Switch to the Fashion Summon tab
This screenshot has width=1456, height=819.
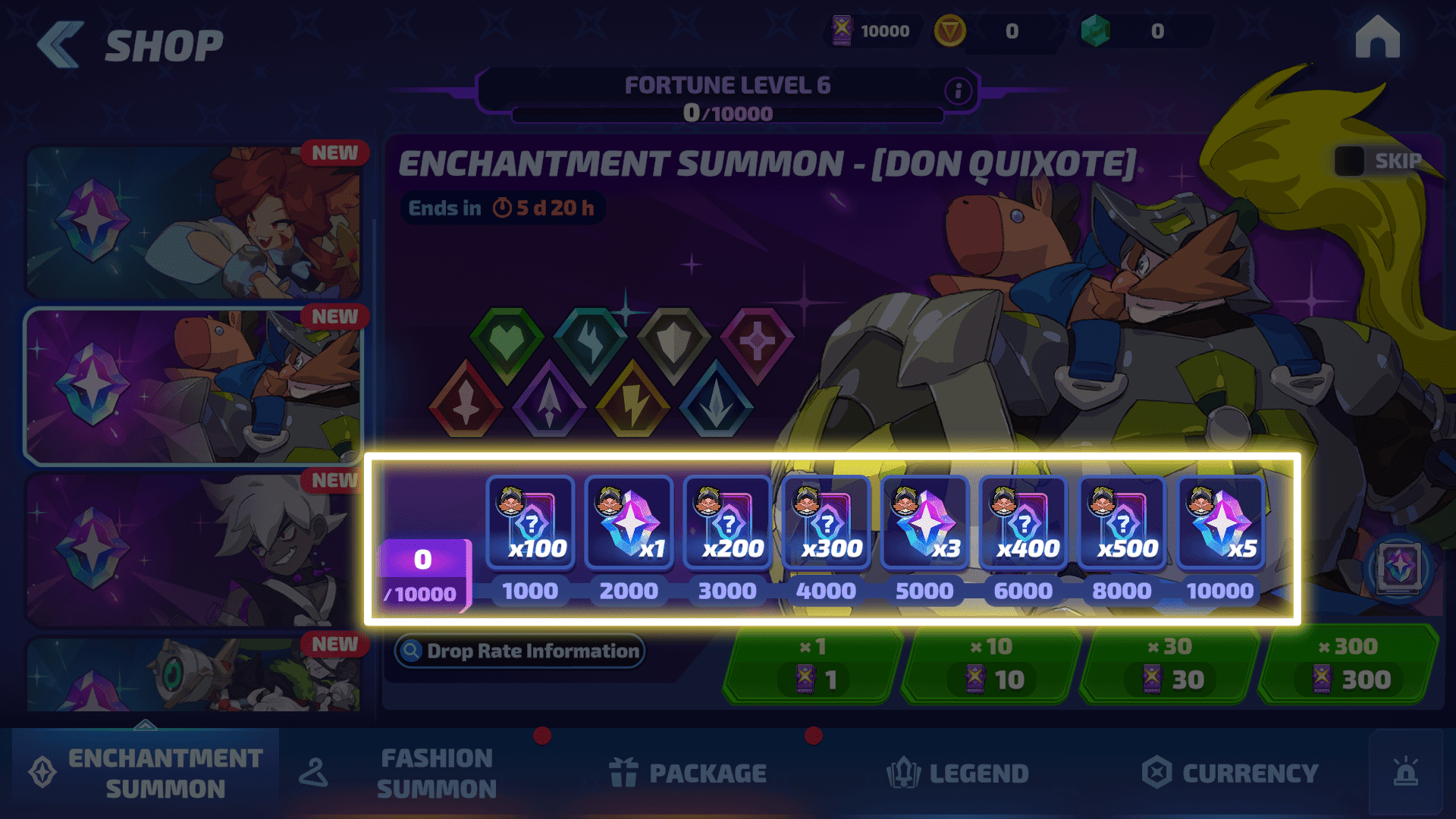coord(435,773)
